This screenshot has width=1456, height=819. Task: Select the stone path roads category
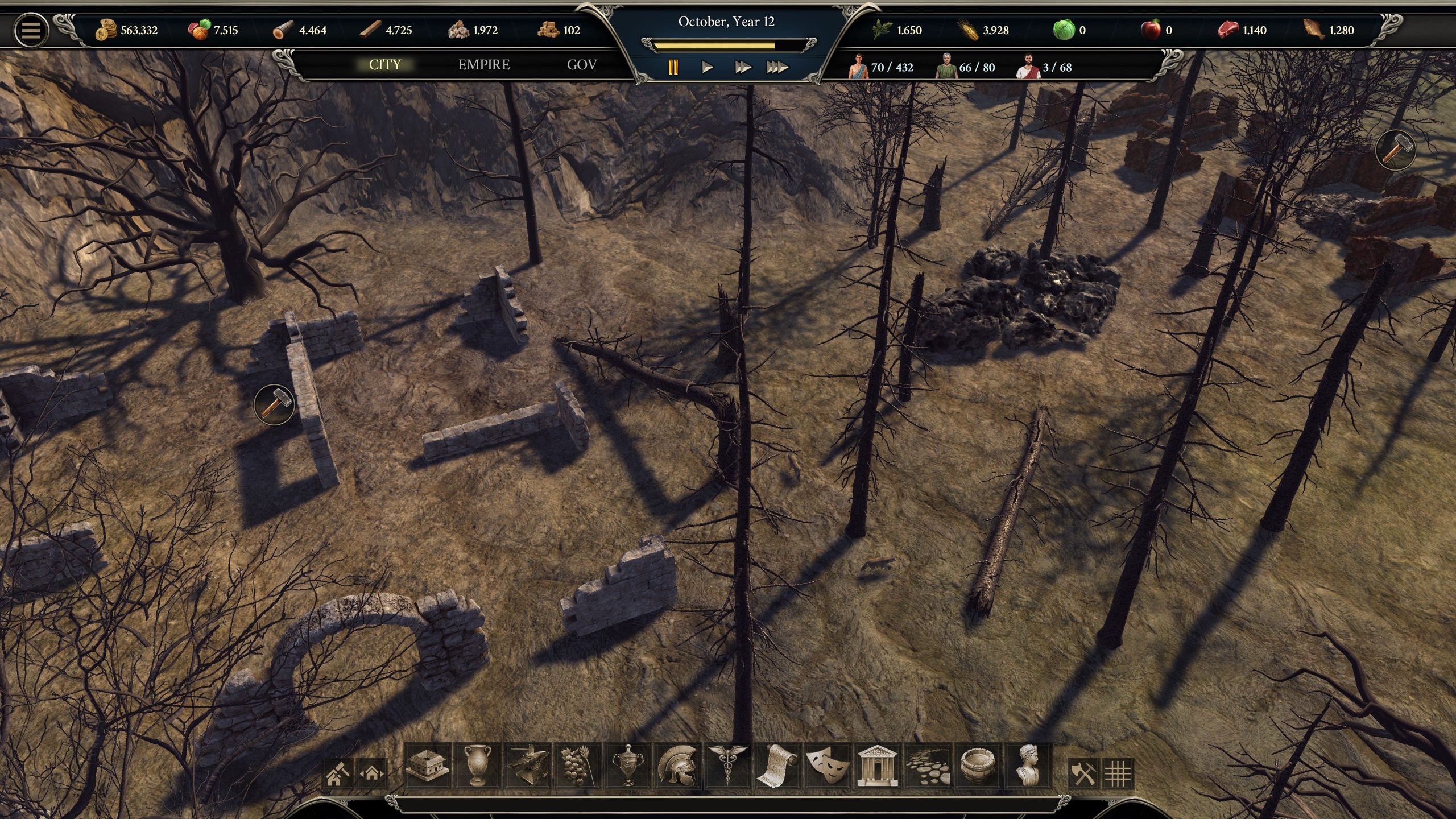click(x=927, y=766)
